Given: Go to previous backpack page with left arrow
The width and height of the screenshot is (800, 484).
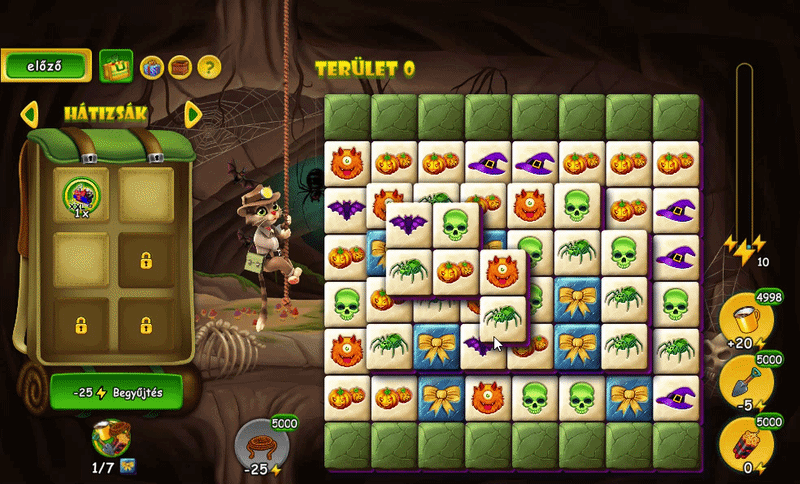Looking at the screenshot, I should [x=29, y=113].
